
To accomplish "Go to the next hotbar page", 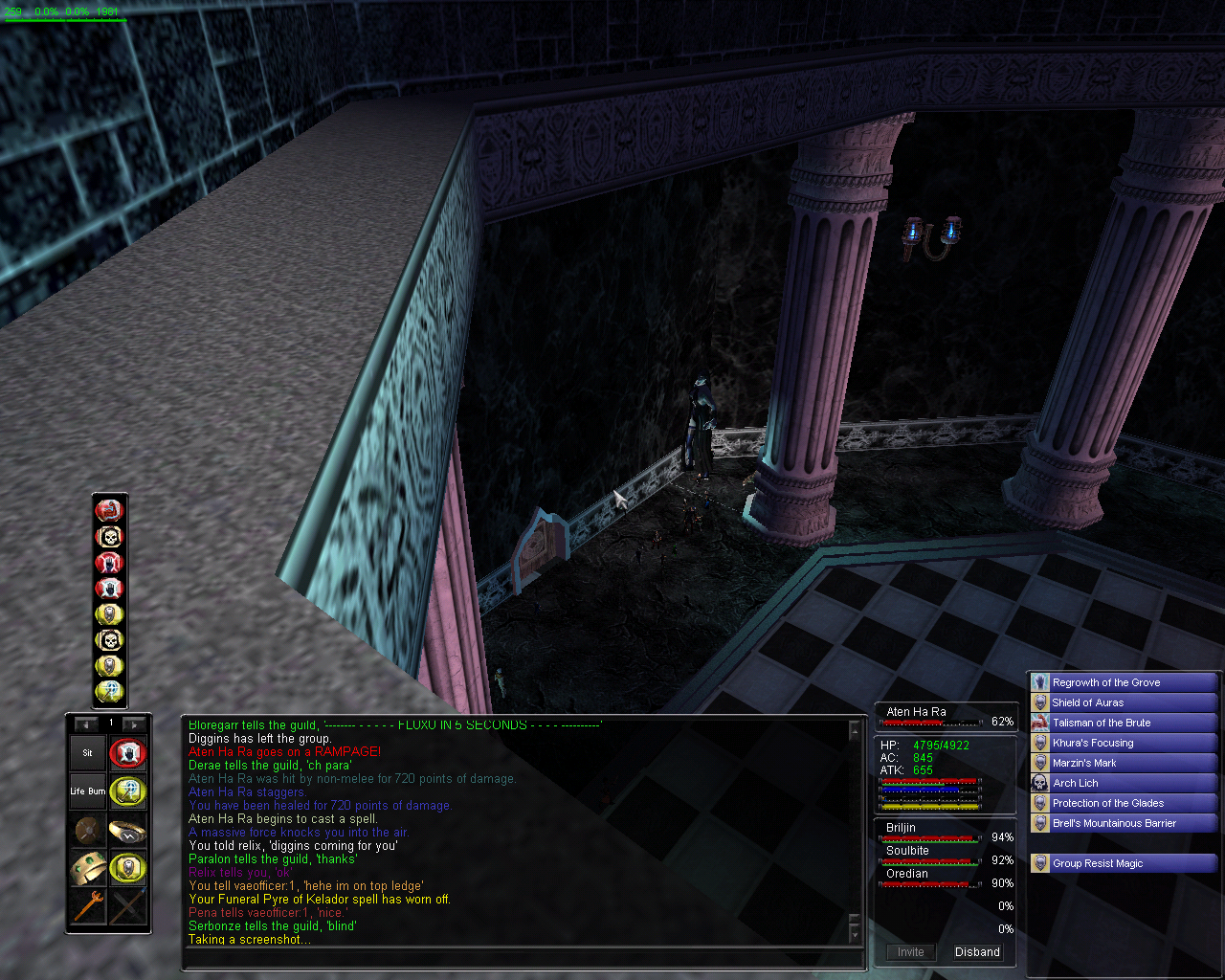I will [x=135, y=724].
